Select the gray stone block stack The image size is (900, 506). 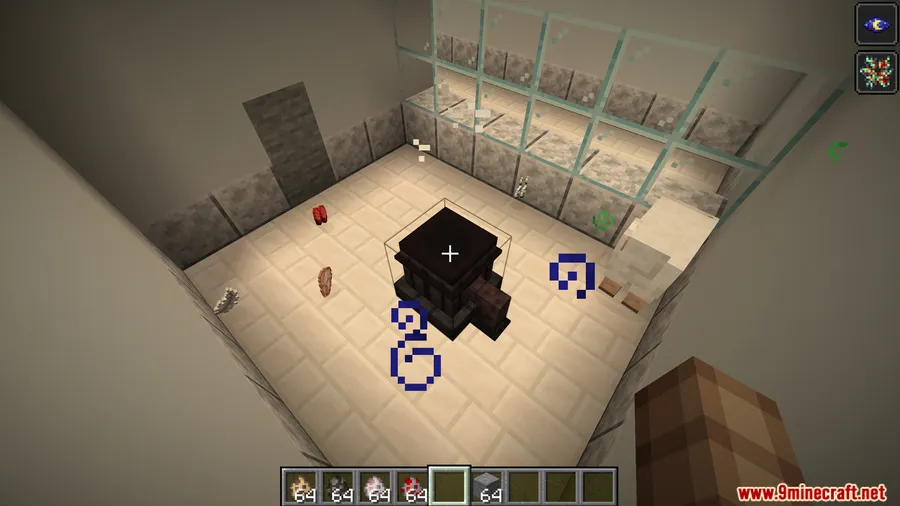pyautogui.click(x=487, y=486)
